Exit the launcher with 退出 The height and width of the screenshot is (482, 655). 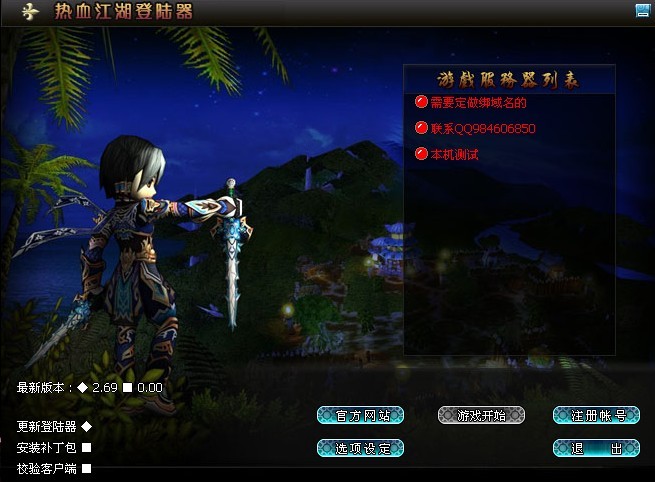point(596,447)
